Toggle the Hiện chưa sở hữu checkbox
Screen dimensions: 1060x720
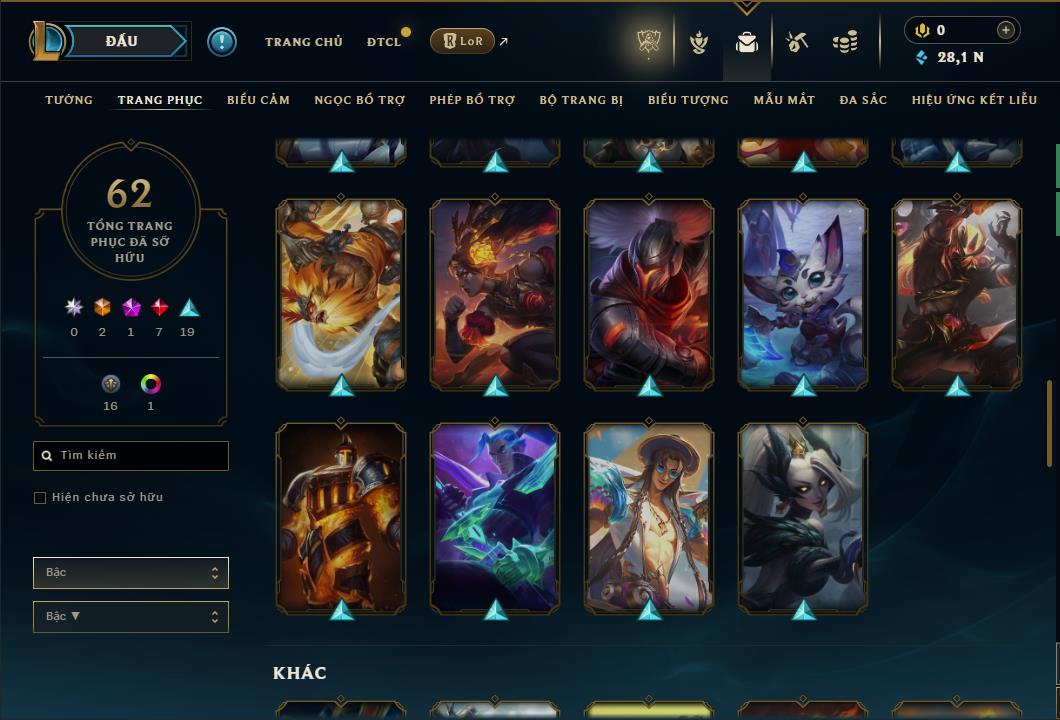click(x=40, y=498)
